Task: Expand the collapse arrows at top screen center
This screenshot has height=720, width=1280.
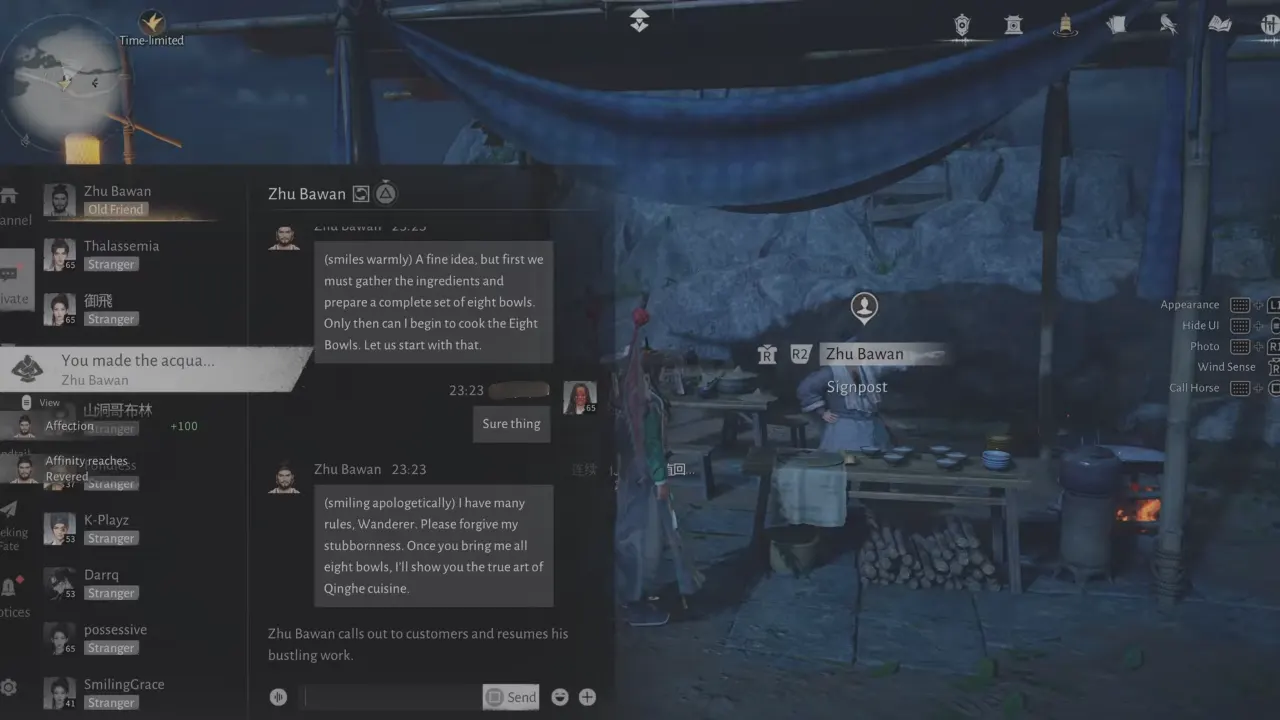Action: 639,20
